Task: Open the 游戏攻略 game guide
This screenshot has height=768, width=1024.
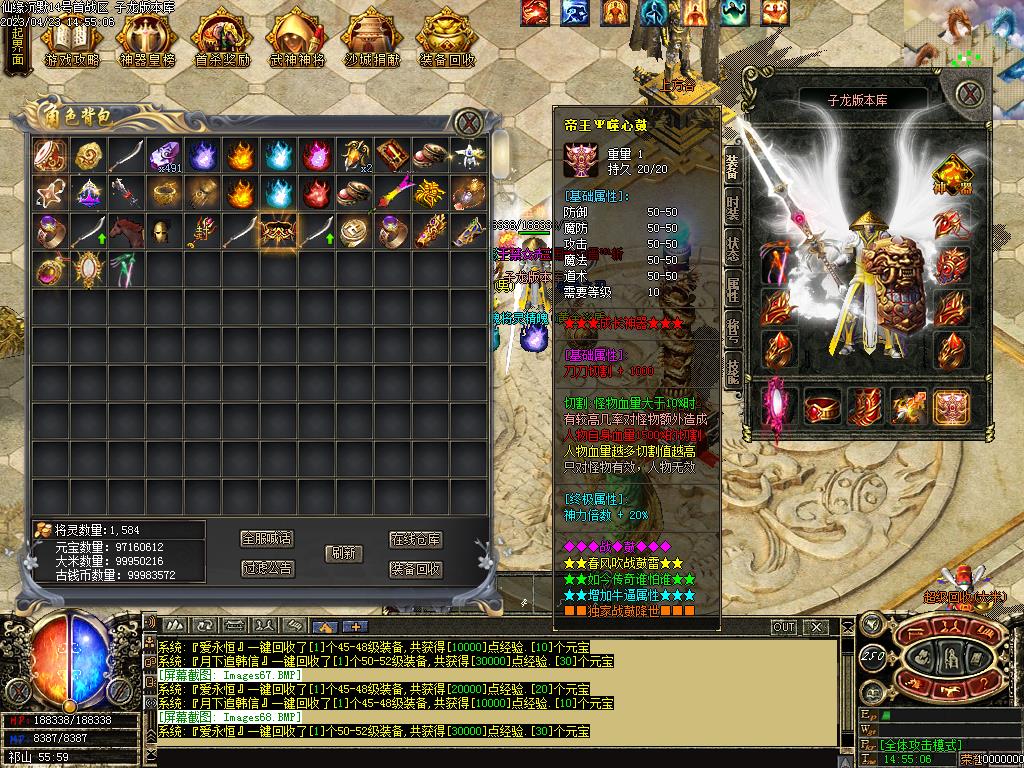Action: point(72,40)
